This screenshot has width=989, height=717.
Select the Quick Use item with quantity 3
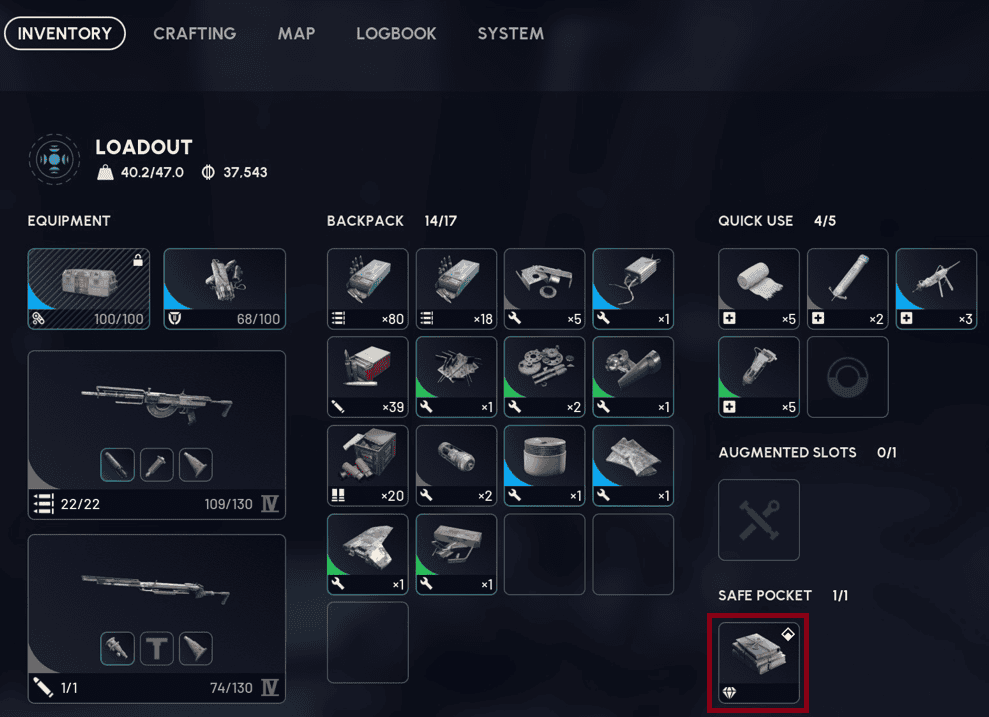936,289
